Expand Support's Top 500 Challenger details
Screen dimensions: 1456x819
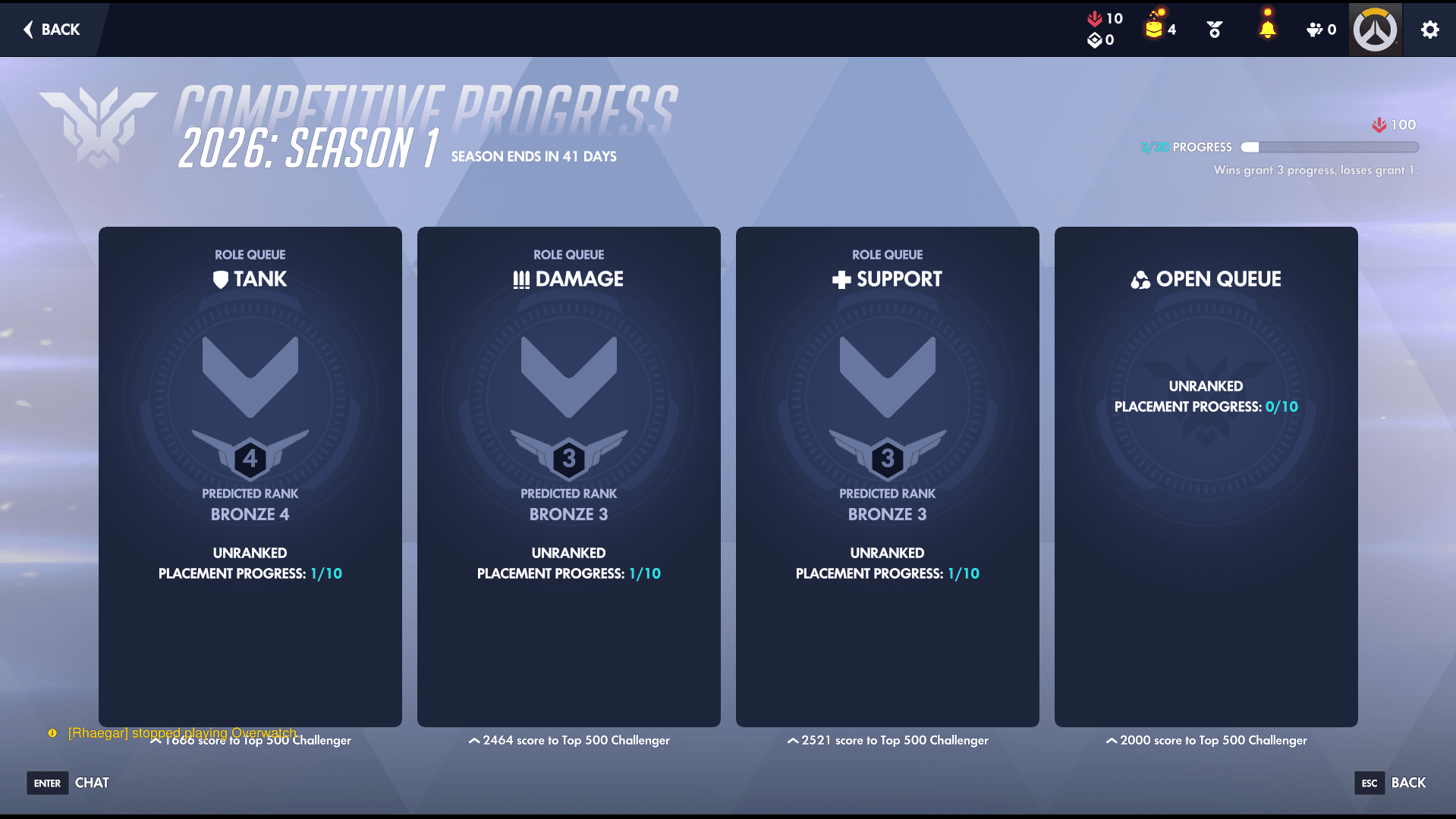[x=888, y=740]
